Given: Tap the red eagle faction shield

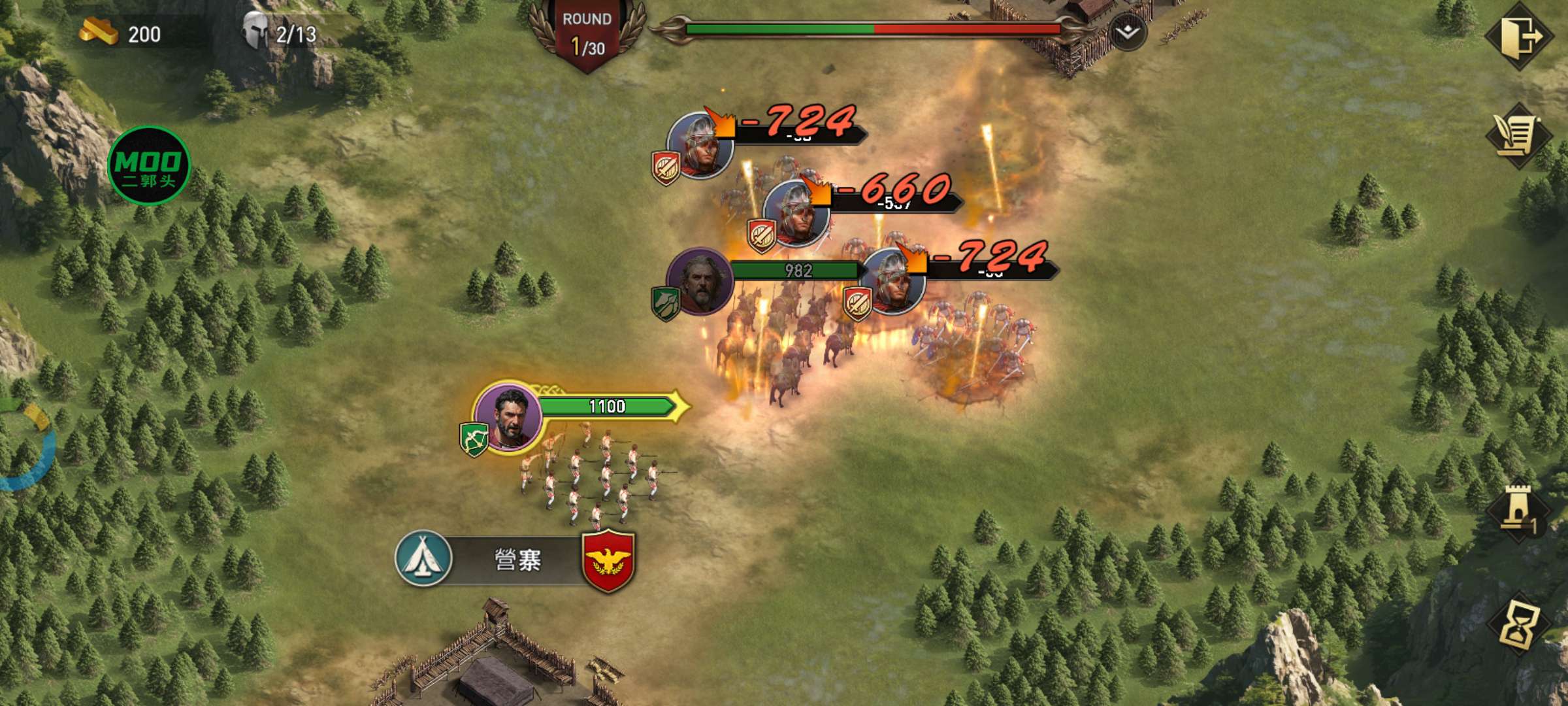Looking at the screenshot, I should [x=608, y=560].
